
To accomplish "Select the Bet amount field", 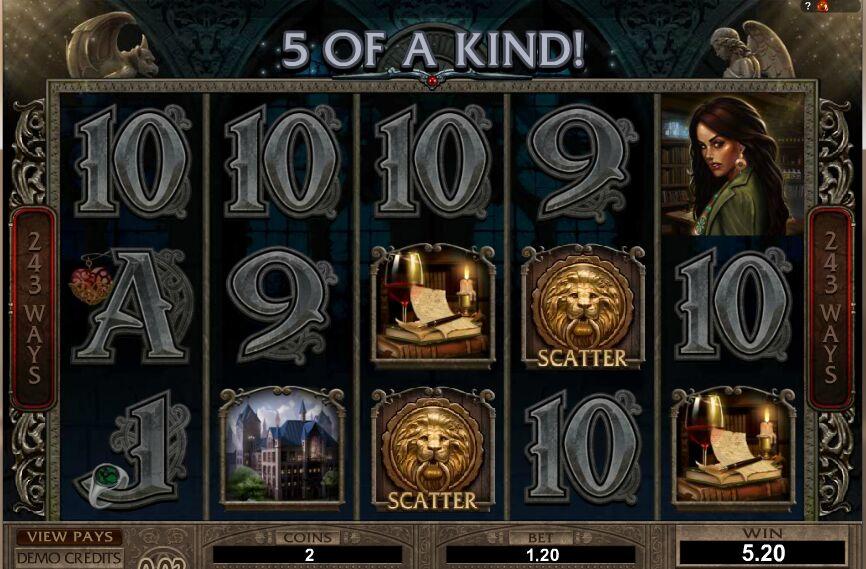I will (x=540, y=555).
